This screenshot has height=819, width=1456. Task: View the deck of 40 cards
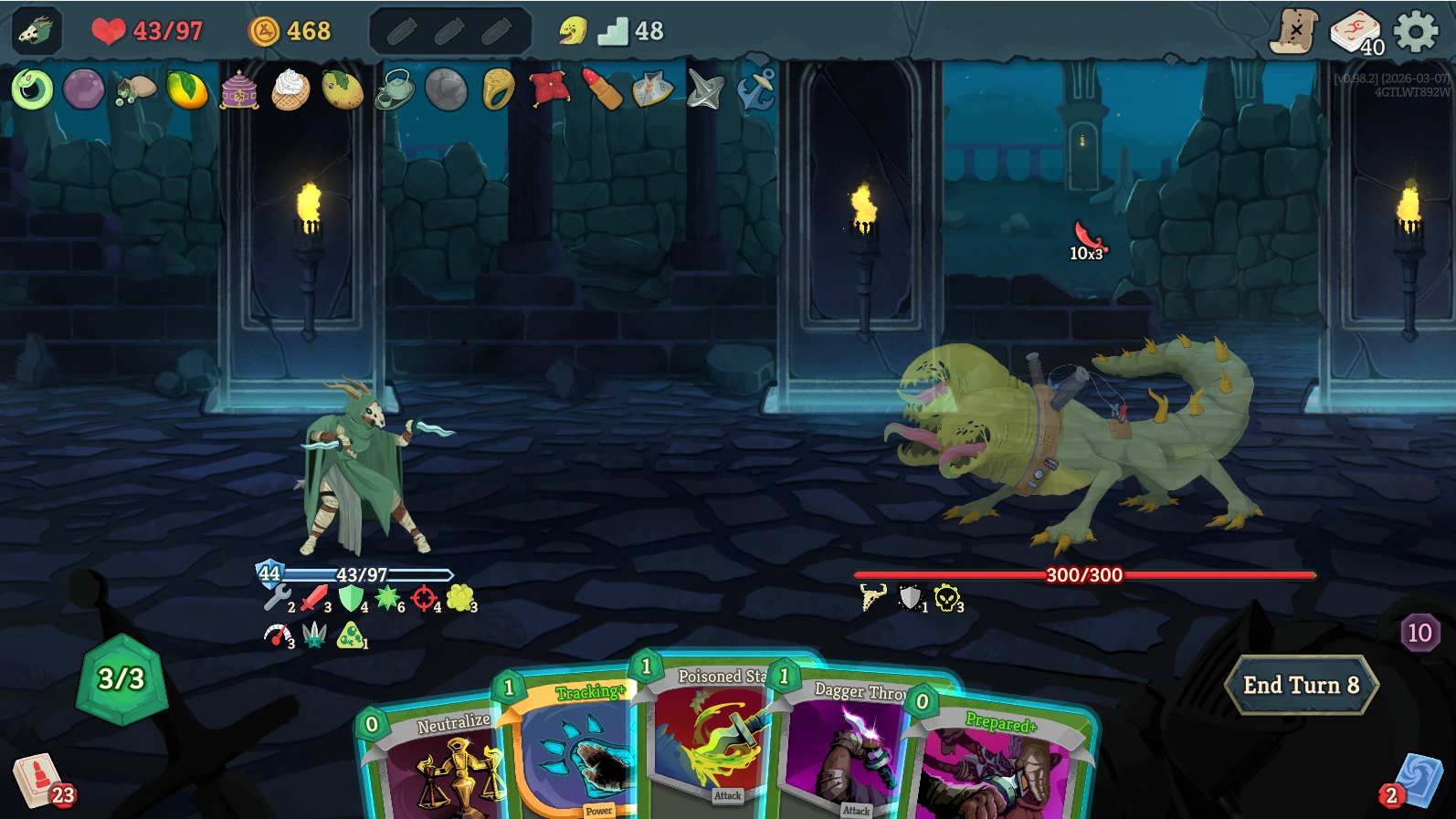(1356, 32)
